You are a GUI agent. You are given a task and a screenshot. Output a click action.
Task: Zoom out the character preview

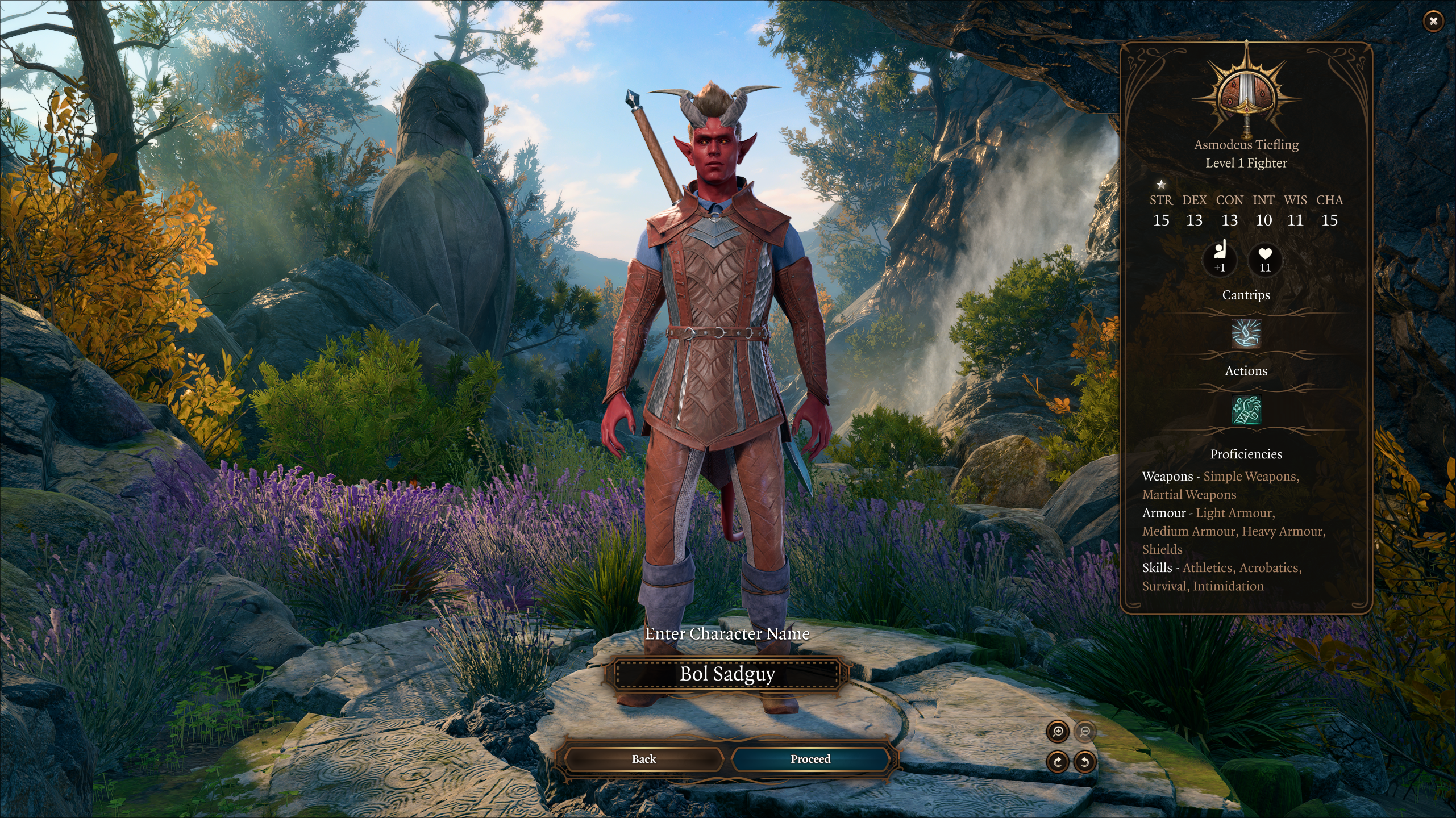(1085, 732)
